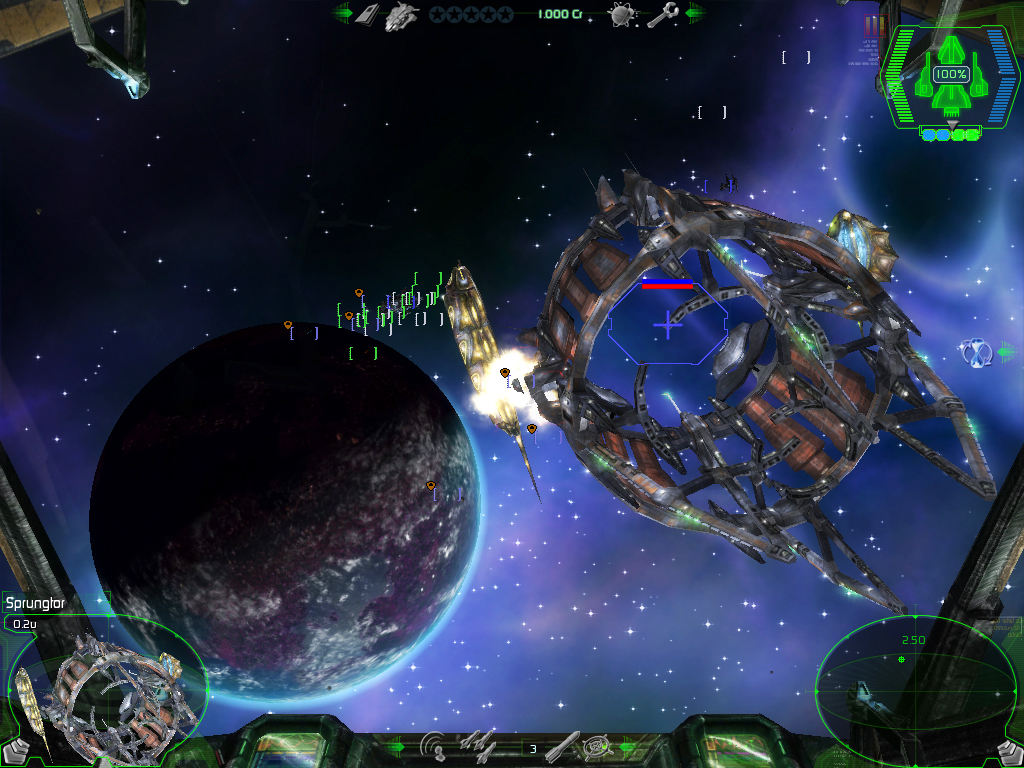This screenshot has height=768, width=1024.
Task: Activate the radar dish communications icon
Action: point(435,746)
